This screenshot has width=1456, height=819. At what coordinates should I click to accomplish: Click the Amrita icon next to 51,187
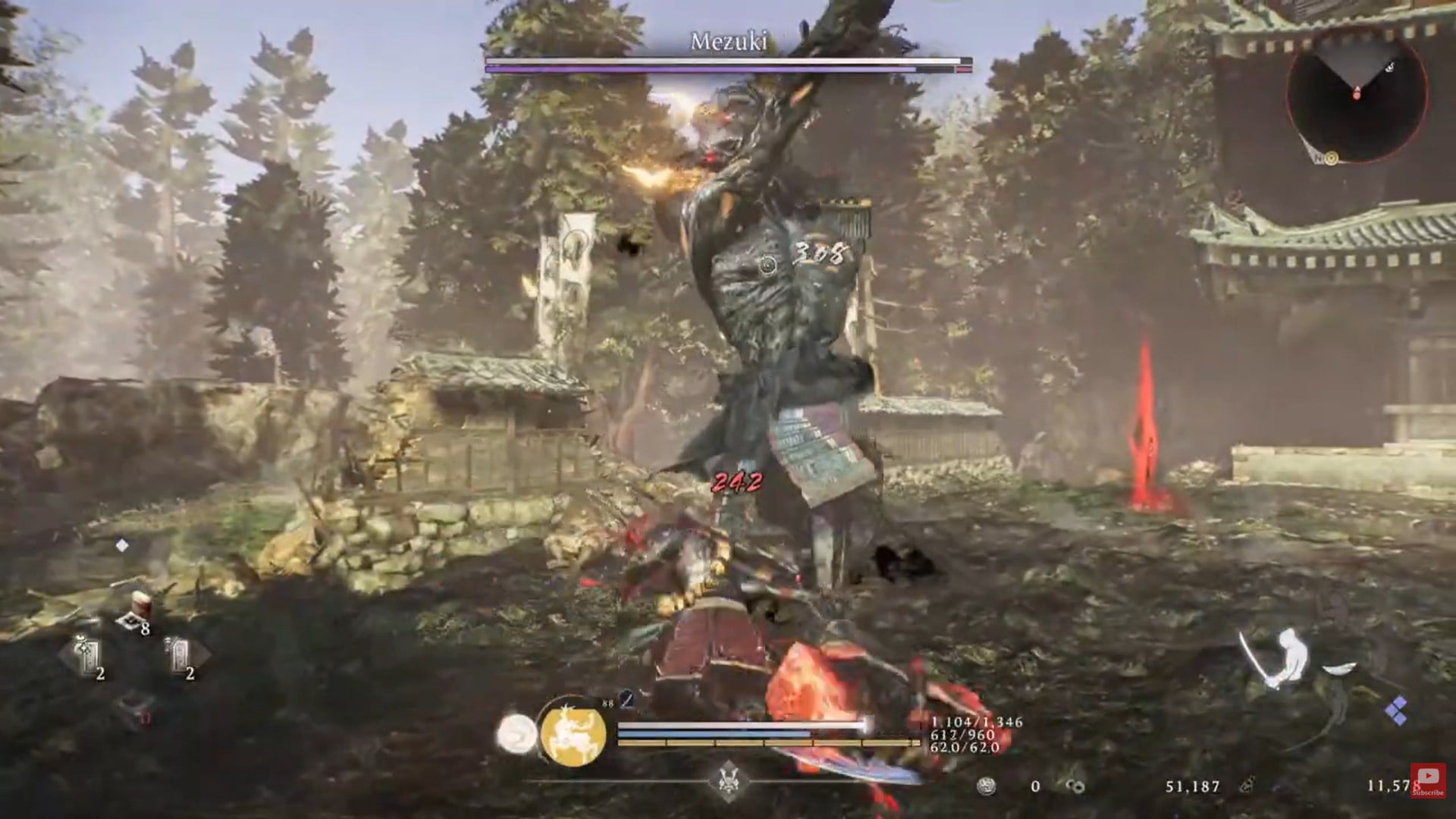[1075, 786]
